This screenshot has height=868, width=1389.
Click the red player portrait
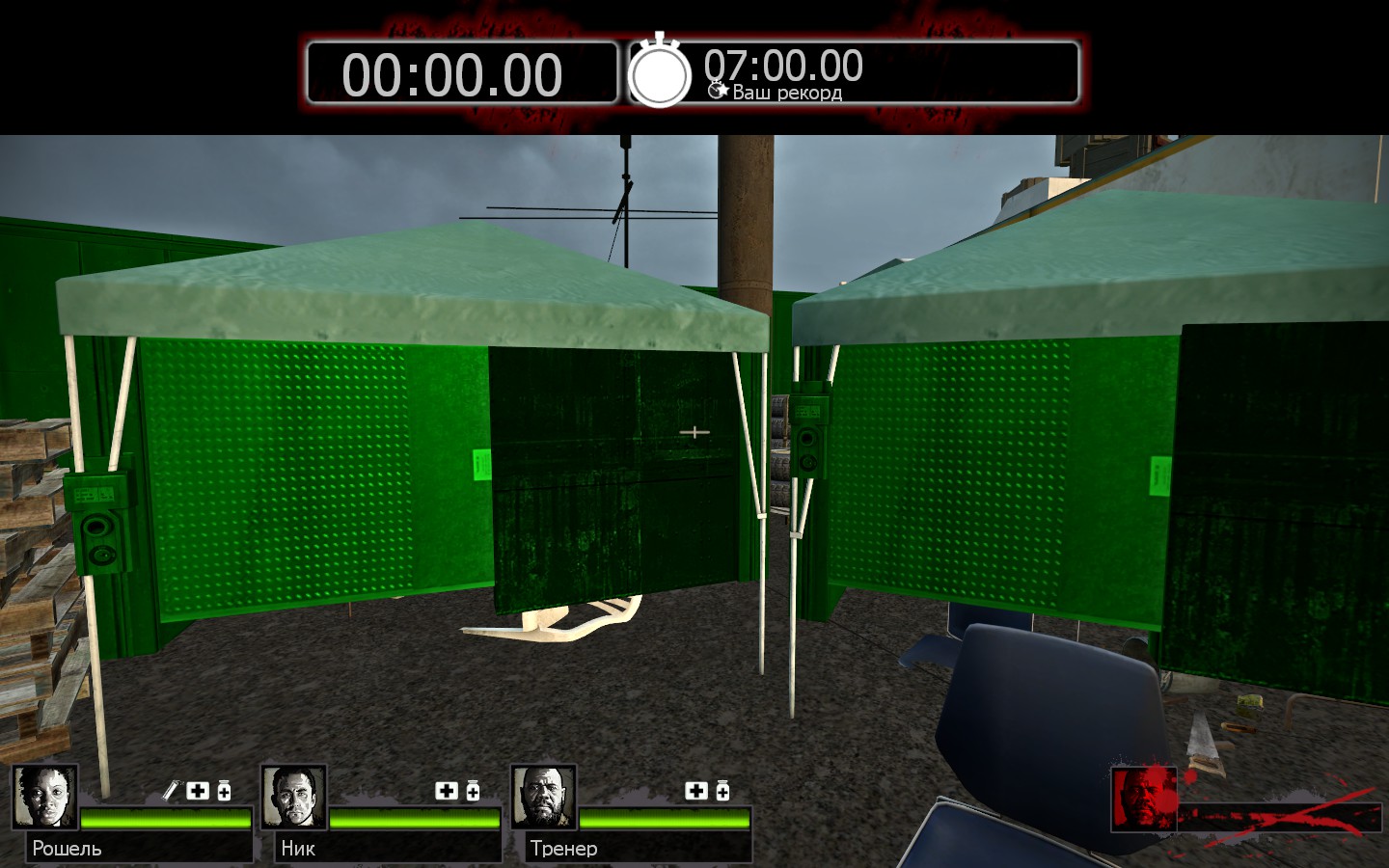1144,799
